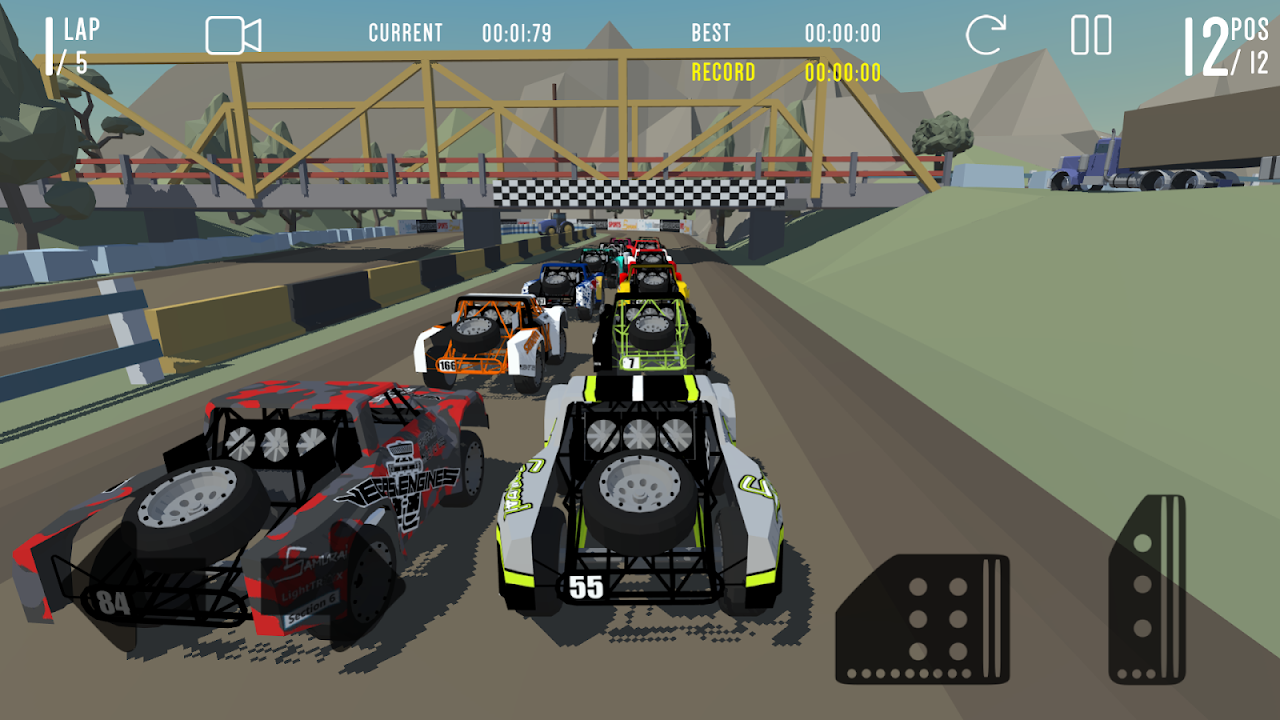Hit the gas accelerator pedal

1147,590
